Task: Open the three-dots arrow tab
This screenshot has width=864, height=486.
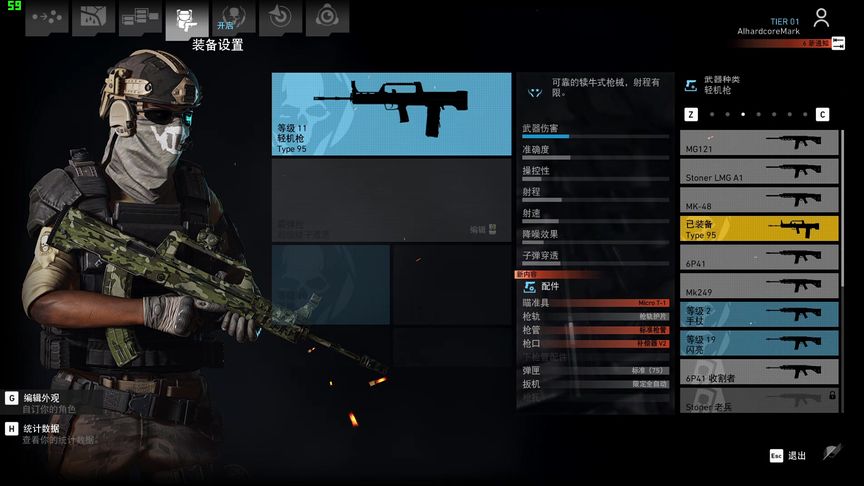Action: click(x=46, y=17)
